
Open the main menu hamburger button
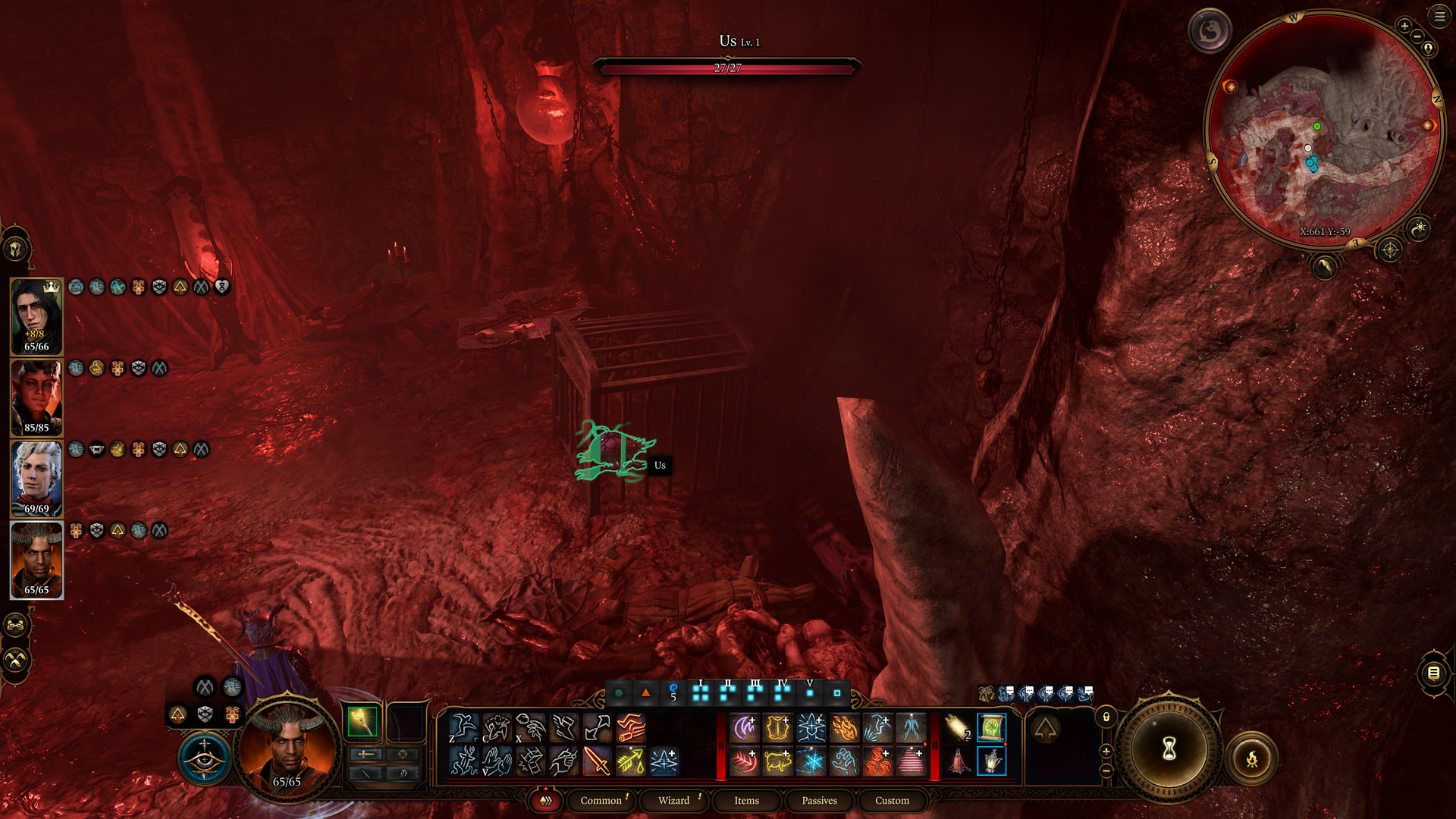[1439, 17]
